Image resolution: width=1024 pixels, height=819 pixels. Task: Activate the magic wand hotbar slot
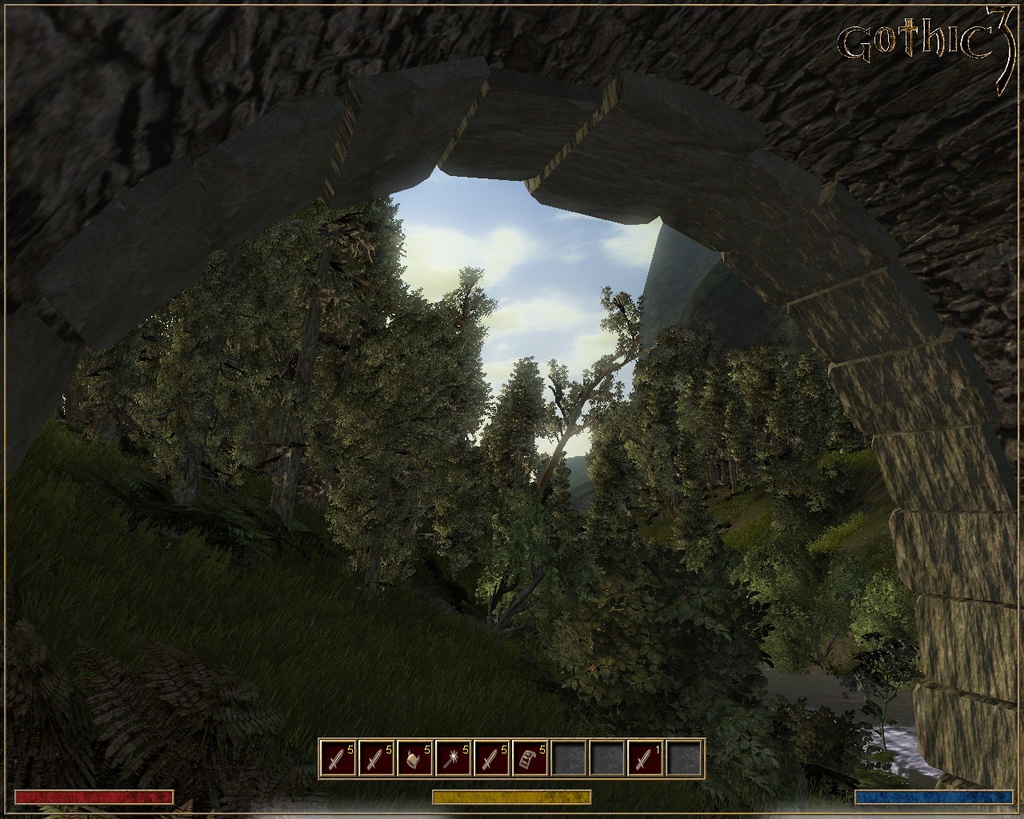(x=453, y=759)
